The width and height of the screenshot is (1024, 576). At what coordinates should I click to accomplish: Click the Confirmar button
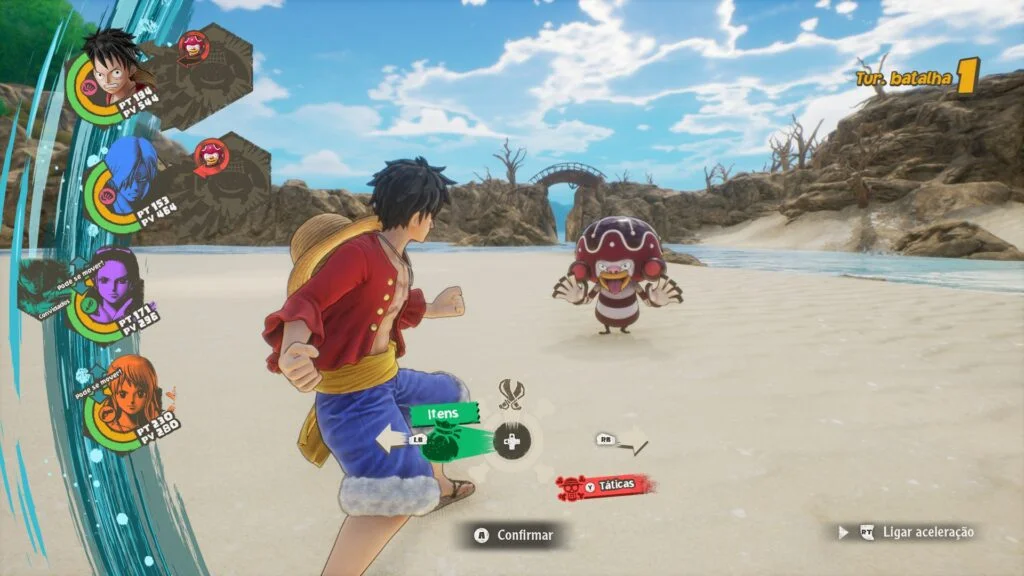[x=513, y=535]
